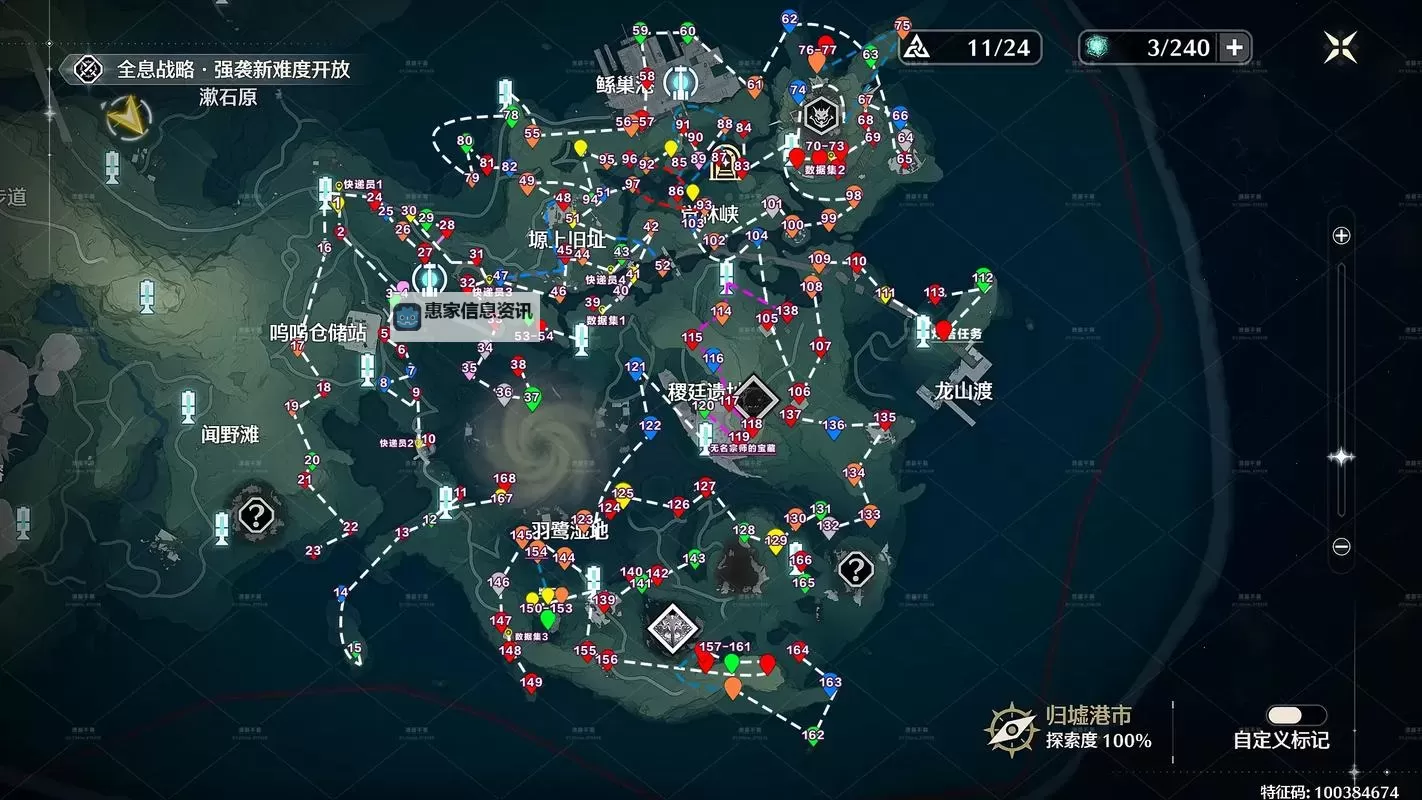1422x800 pixels.
Task: Select the green marker numbered 112
Action: click(x=983, y=280)
